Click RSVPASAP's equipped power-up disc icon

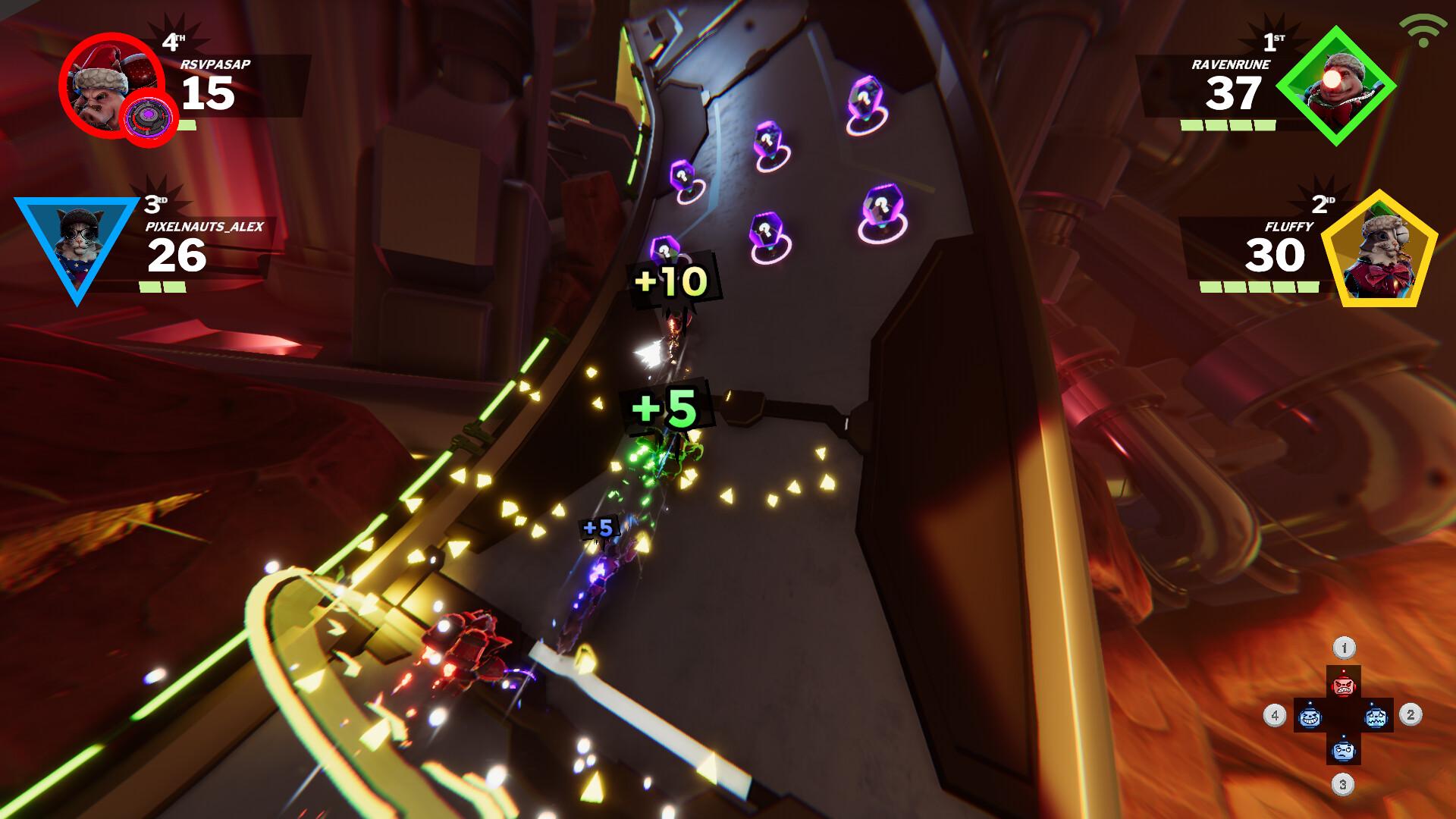[149, 115]
